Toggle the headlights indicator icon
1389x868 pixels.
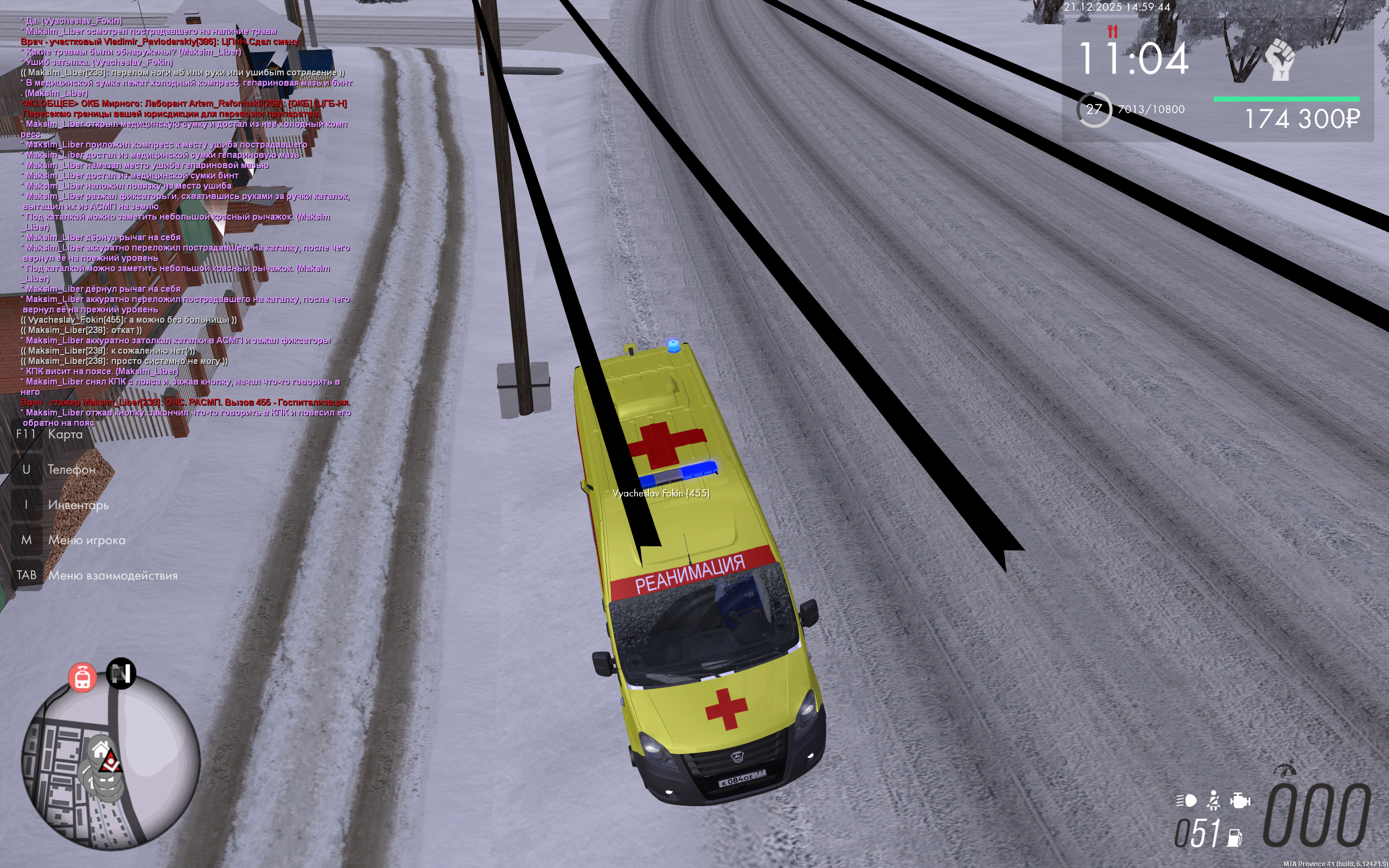coord(1186,800)
